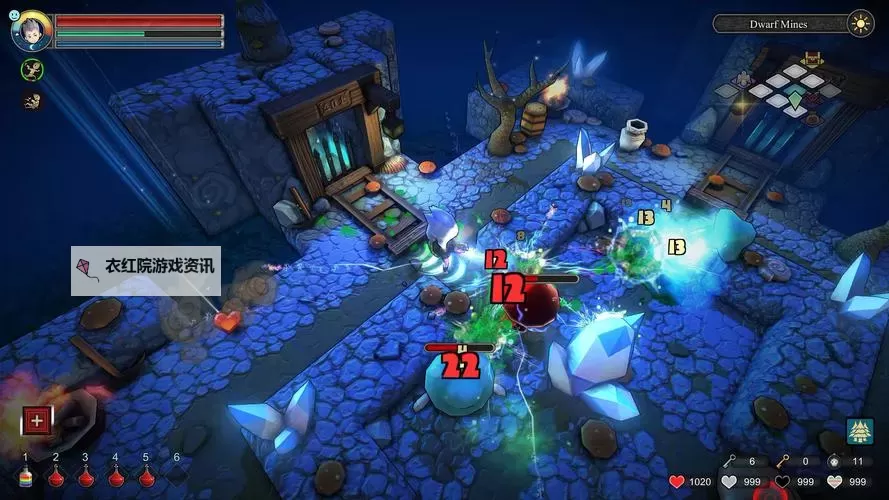
Task: Use the red potion in slot 5
Action: coord(146,476)
